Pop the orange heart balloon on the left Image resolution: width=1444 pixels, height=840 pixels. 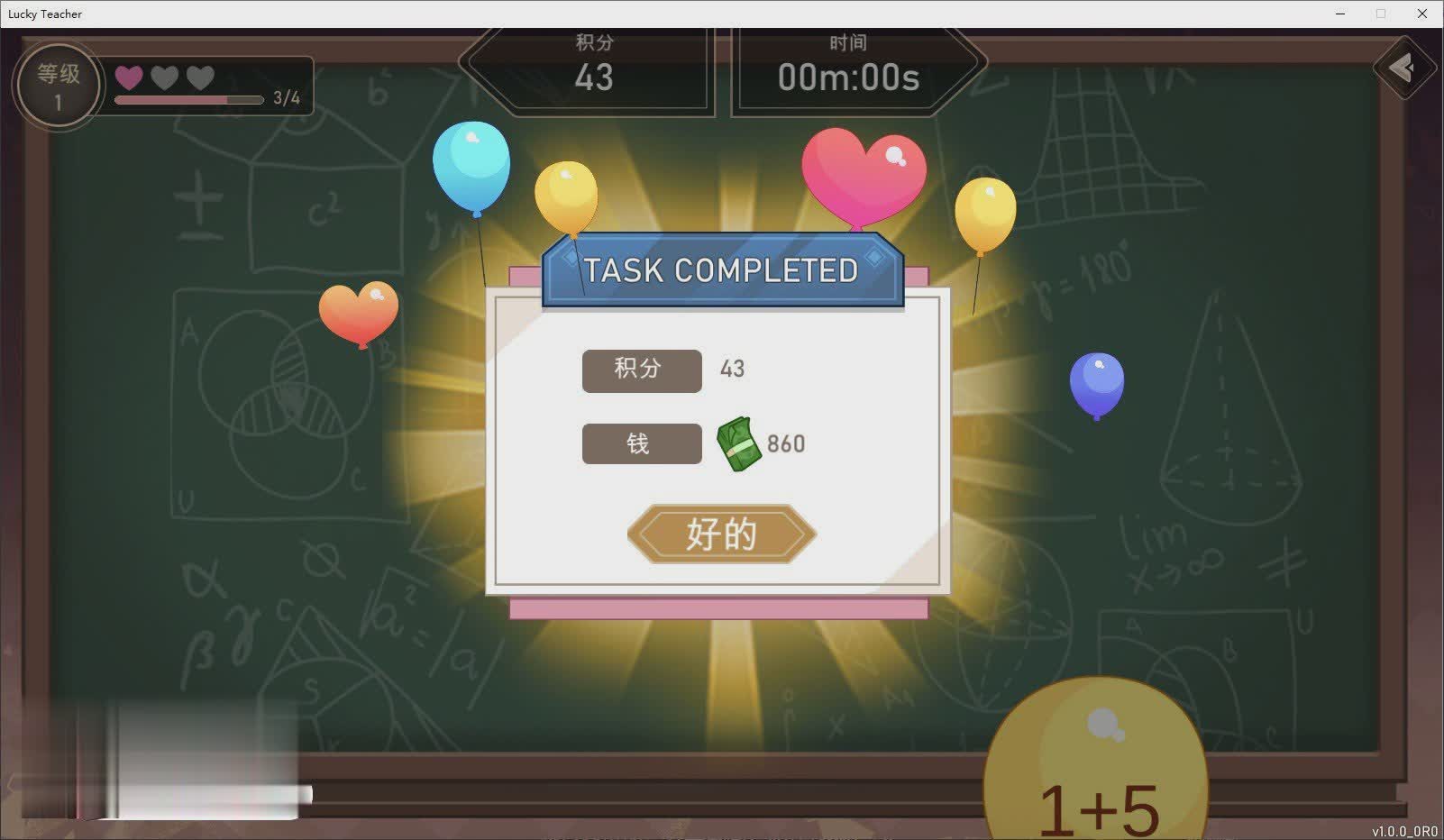[360, 312]
